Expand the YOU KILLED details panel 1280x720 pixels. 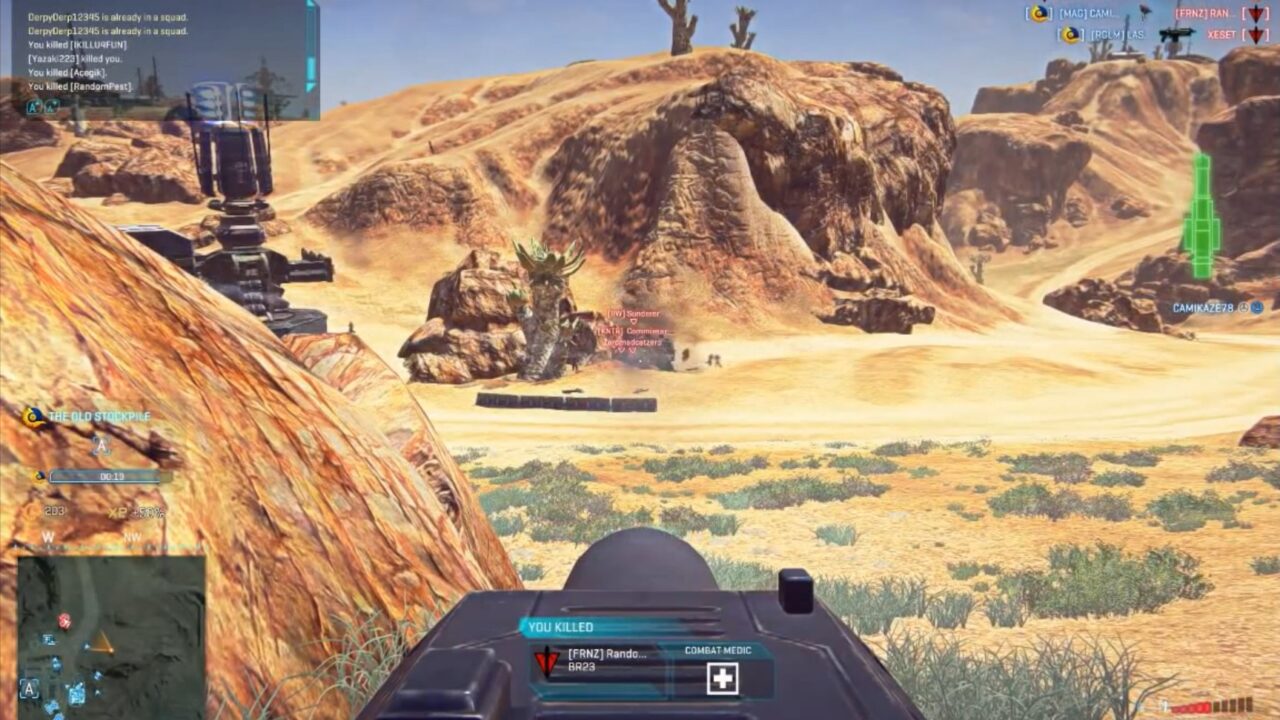tap(561, 626)
